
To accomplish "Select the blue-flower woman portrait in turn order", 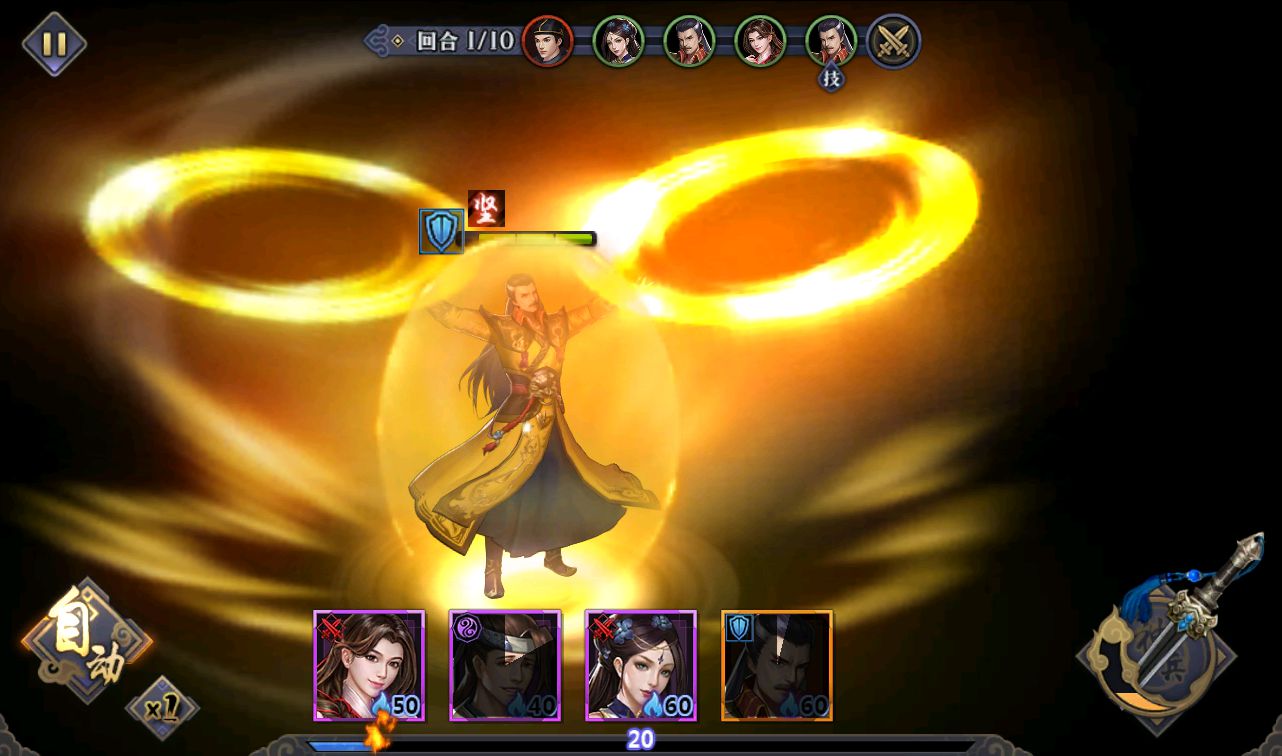I will 618,41.
